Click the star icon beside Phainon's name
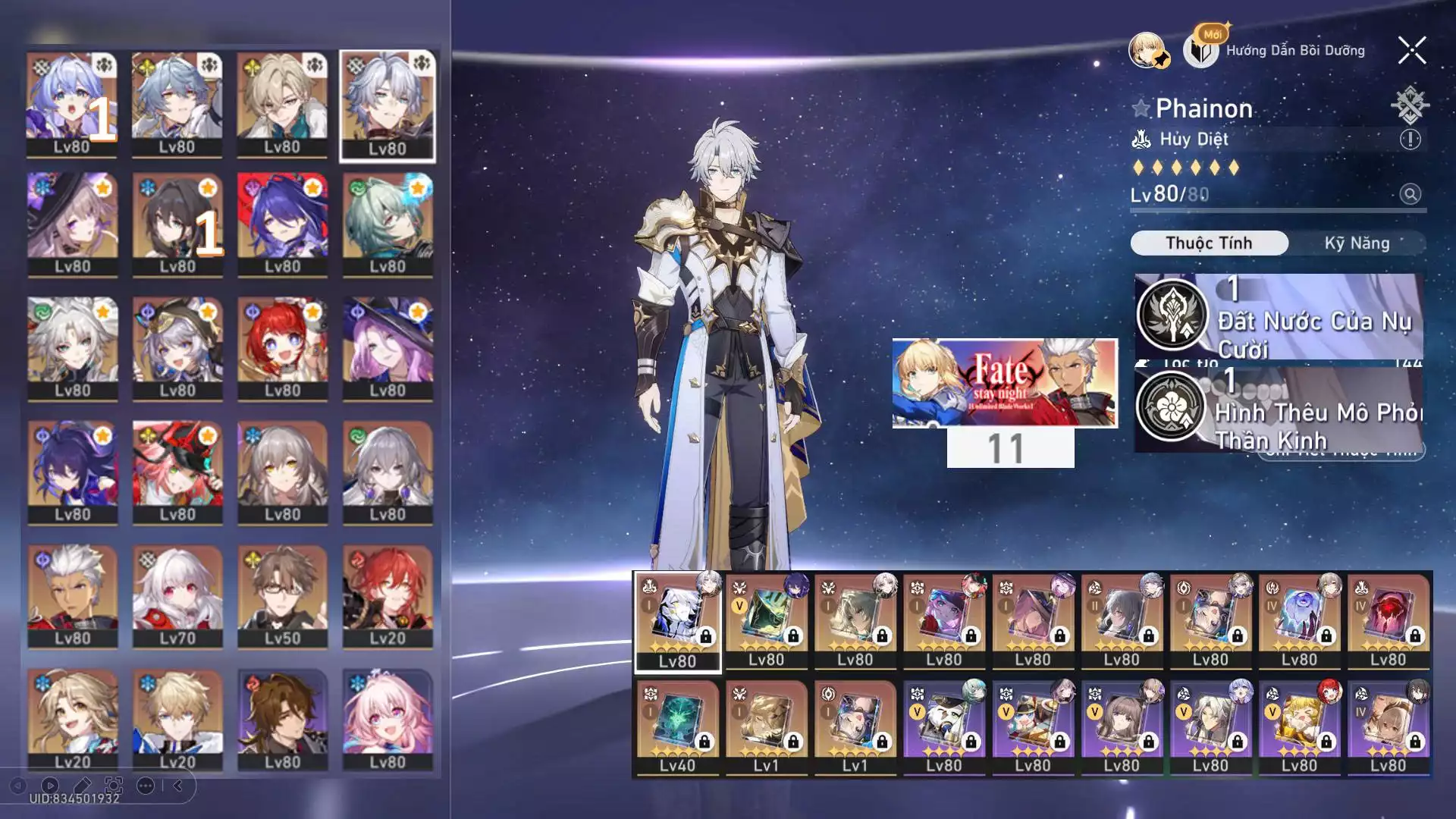The height and width of the screenshot is (819, 1456). coord(1141,108)
